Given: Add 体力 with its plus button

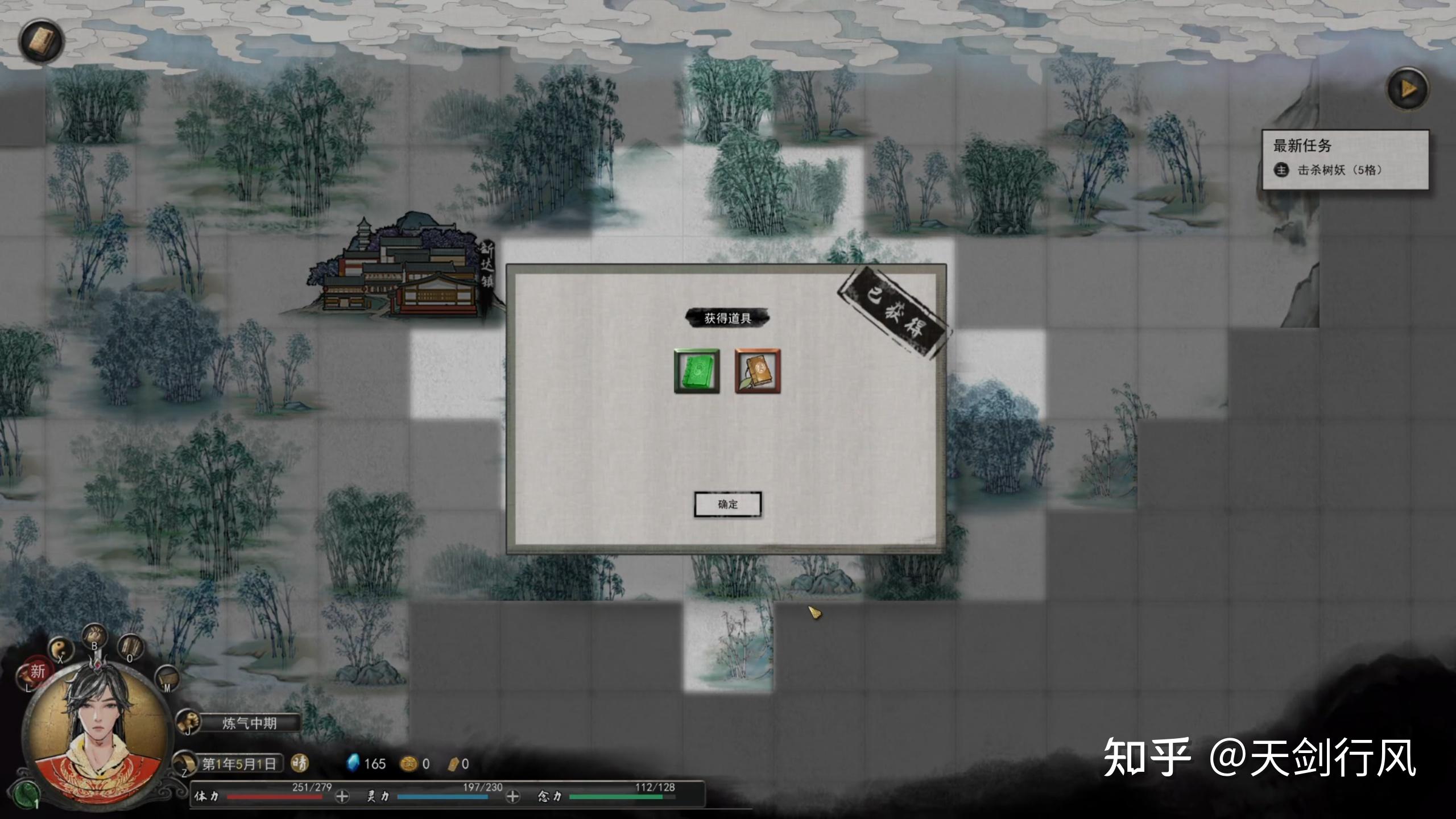Looking at the screenshot, I should 342,797.
